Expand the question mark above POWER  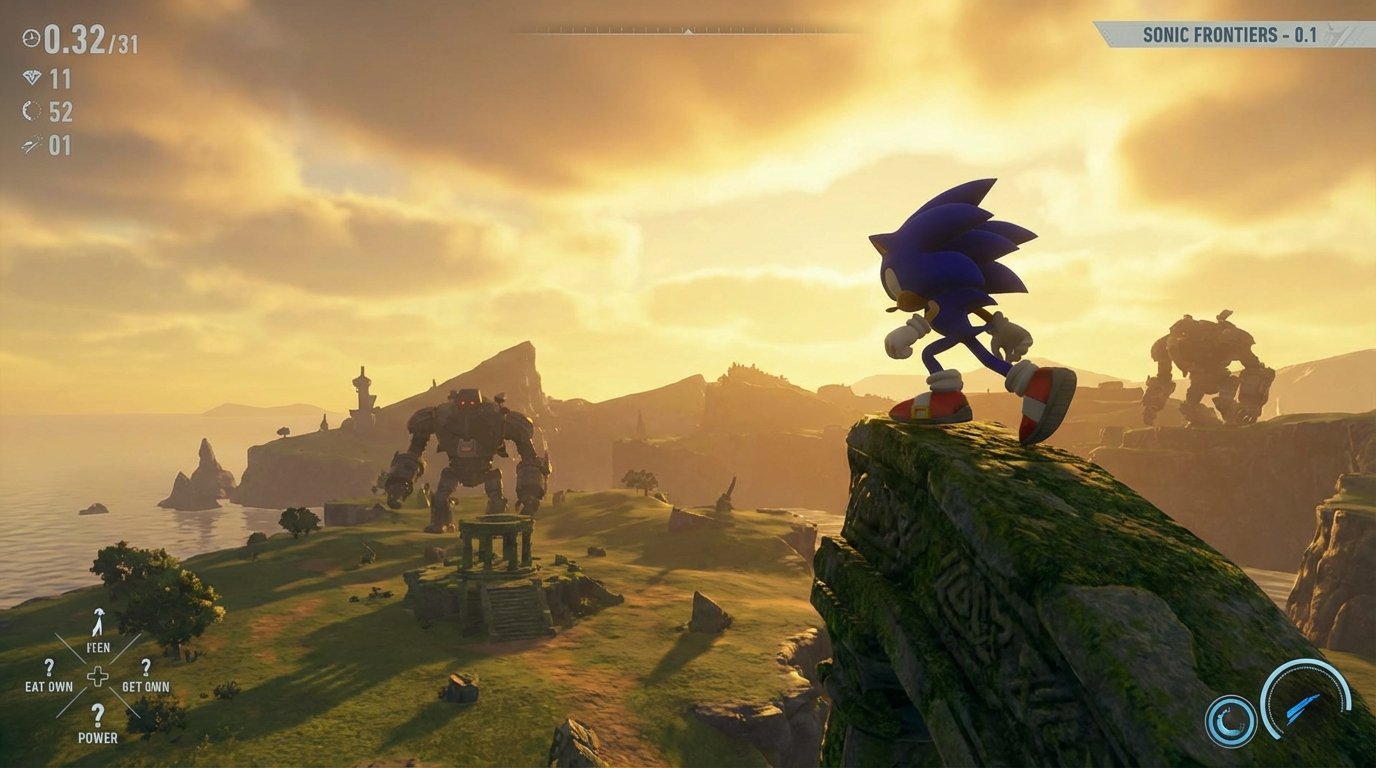pyautogui.click(x=97, y=714)
